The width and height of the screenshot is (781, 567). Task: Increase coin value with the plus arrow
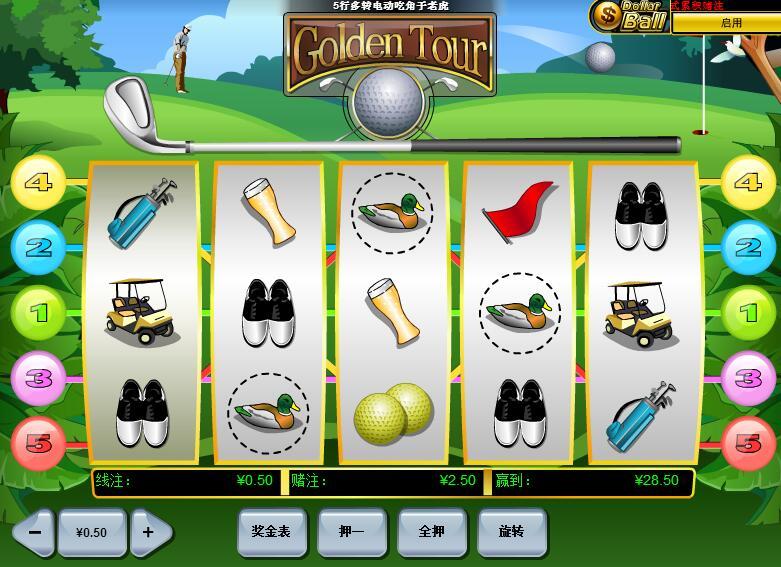(x=149, y=532)
